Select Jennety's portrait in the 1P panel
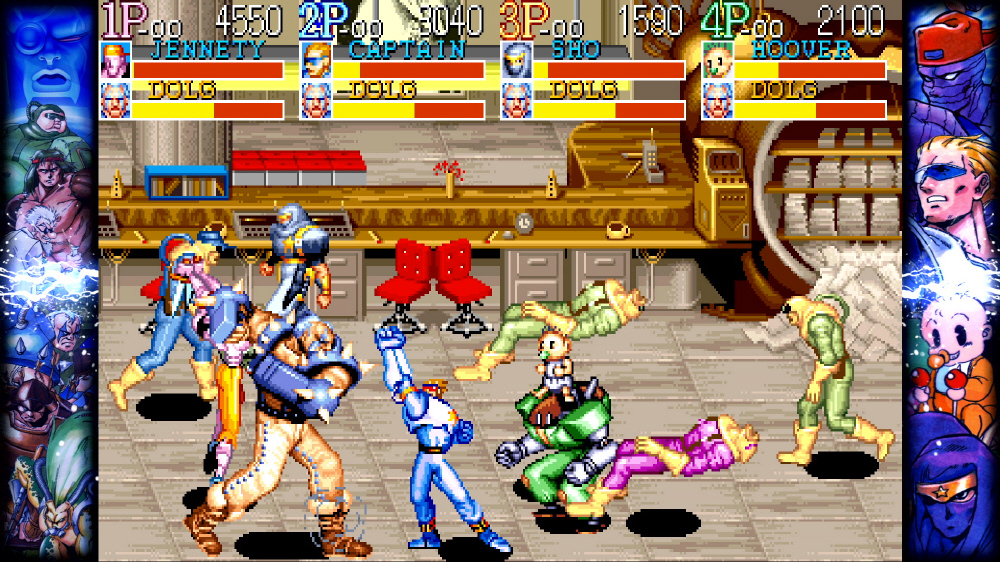The height and width of the screenshot is (562, 1000). click(x=115, y=60)
